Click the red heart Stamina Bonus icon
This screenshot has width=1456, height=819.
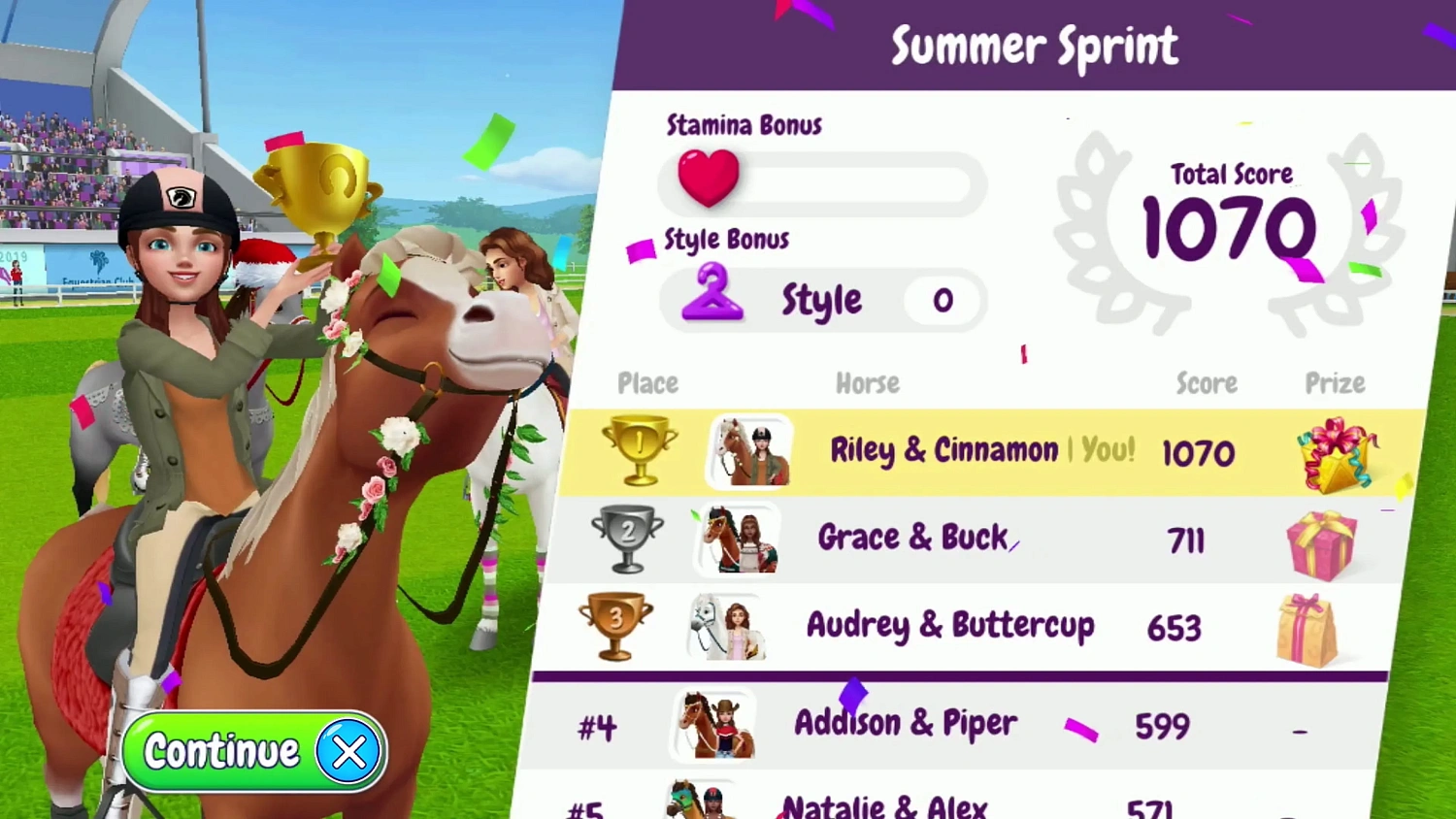(x=708, y=179)
